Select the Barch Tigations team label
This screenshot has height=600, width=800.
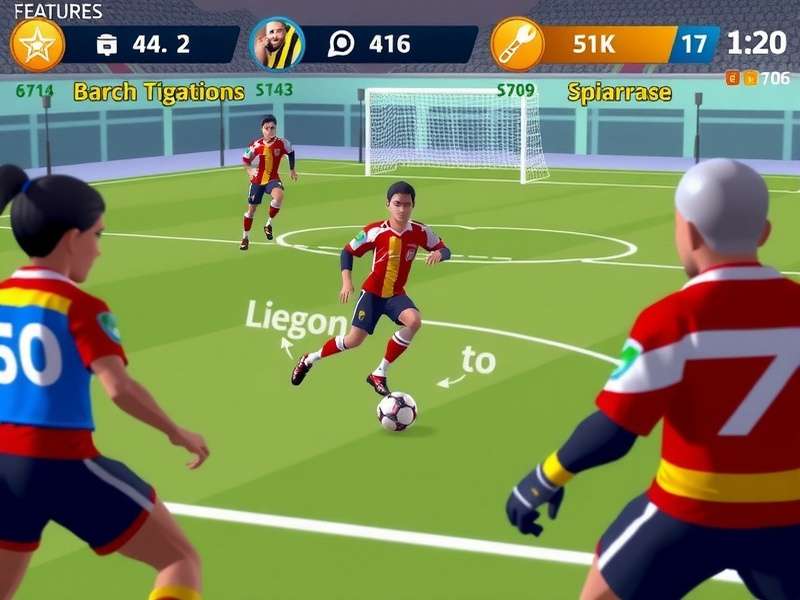pyautogui.click(x=159, y=92)
